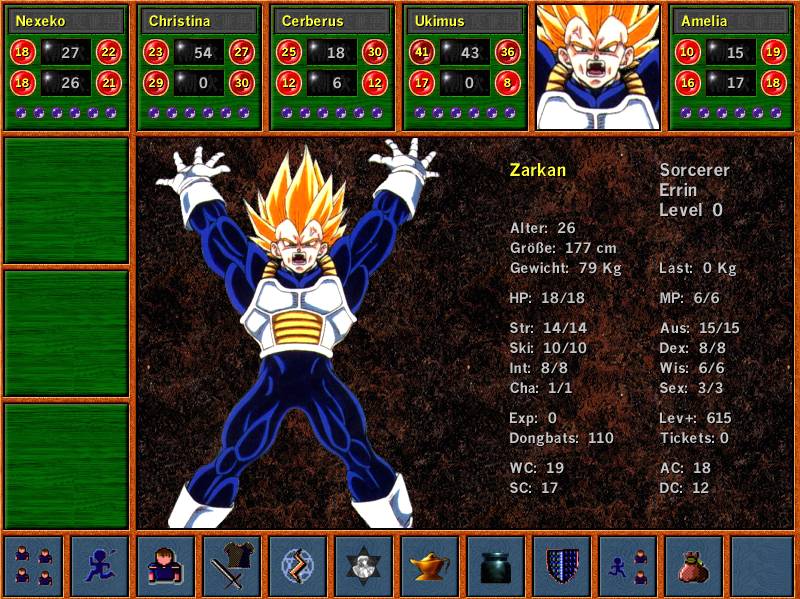
Task: Select Cerberus's party panel
Action: pyautogui.click(x=332, y=67)
